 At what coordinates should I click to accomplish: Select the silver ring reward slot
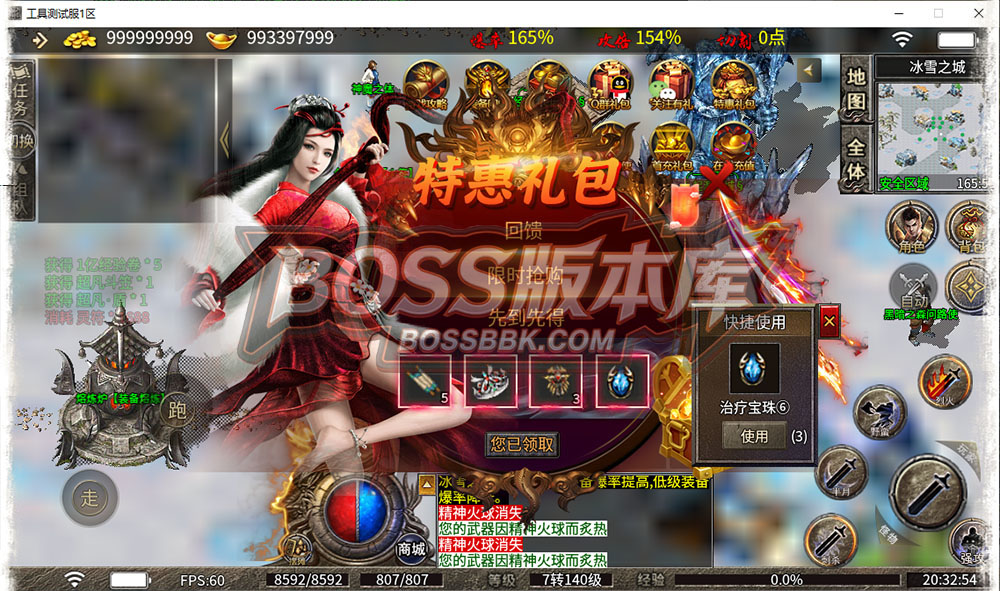pyautogui.click(x=491, y=380)
